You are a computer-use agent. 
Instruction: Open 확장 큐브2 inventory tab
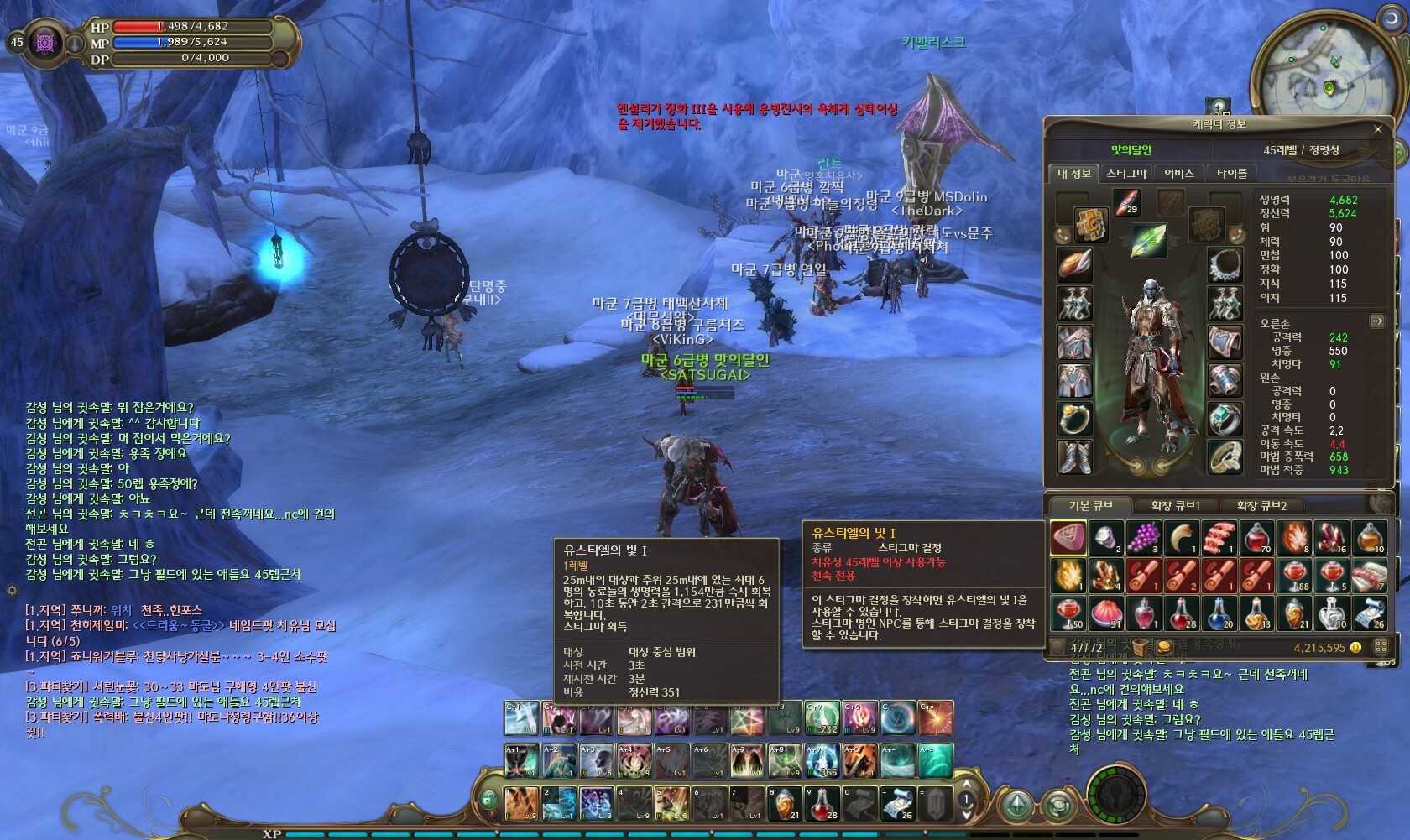[1261, 506]
